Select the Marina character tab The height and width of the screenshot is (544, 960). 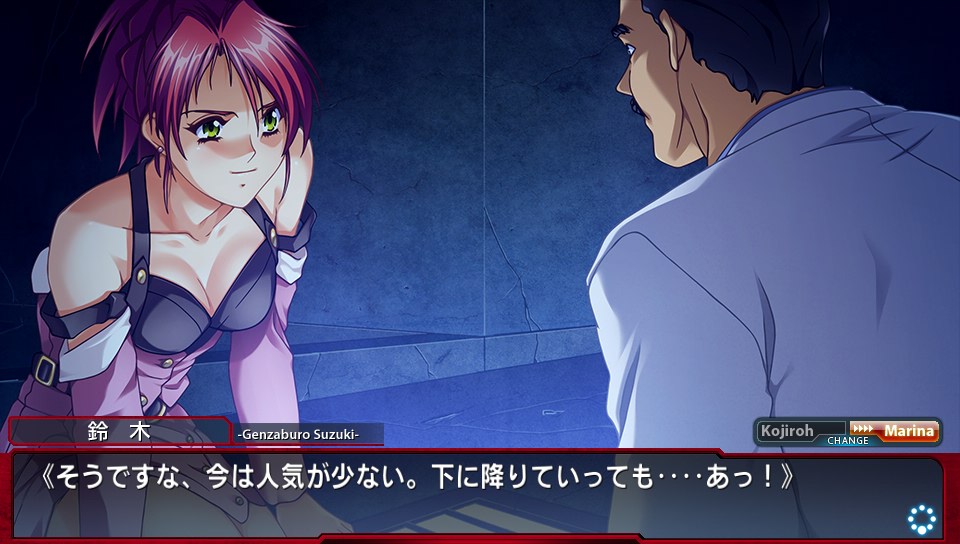pyautogui.click(x=908, y=431)
